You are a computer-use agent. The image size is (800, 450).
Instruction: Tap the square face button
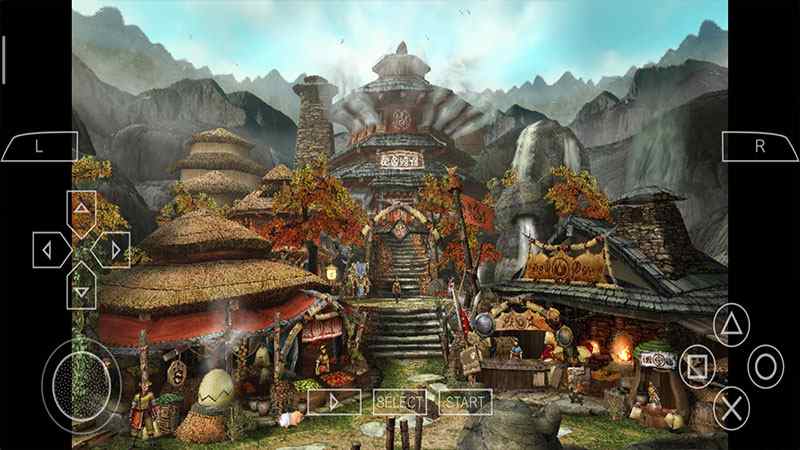[697, 366]
